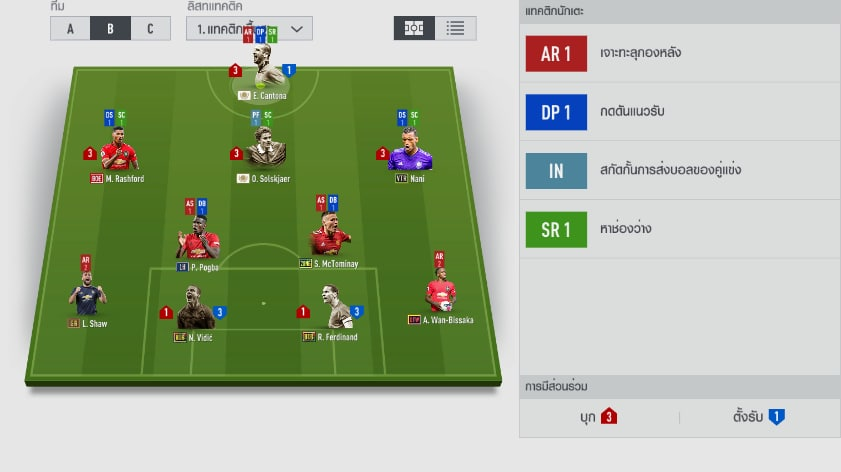Image resolution: width=841 pixels, height=472 pixels.
Task: Switch to formation pitch view
Action: coord(413,28)
